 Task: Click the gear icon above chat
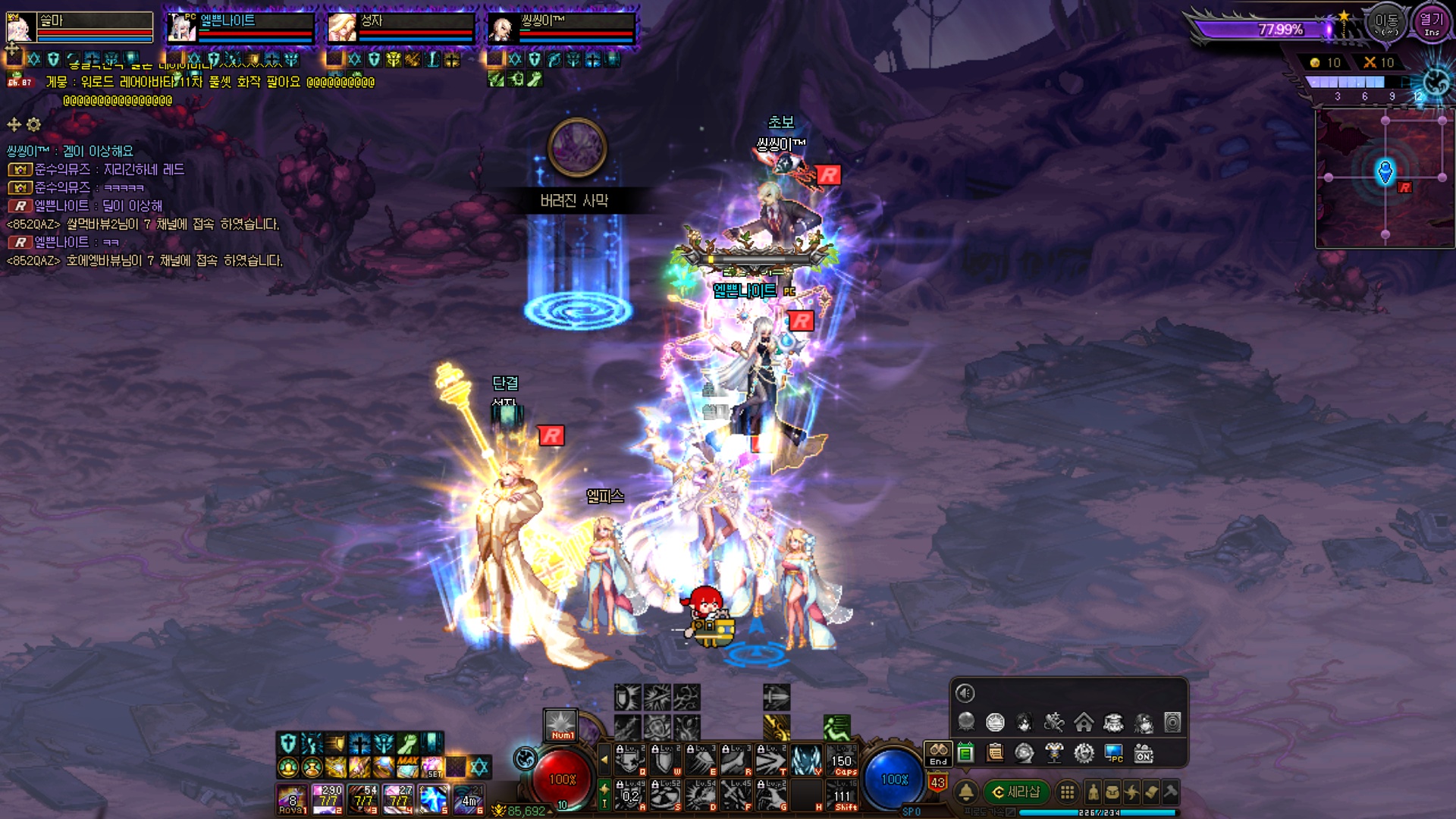34,124
